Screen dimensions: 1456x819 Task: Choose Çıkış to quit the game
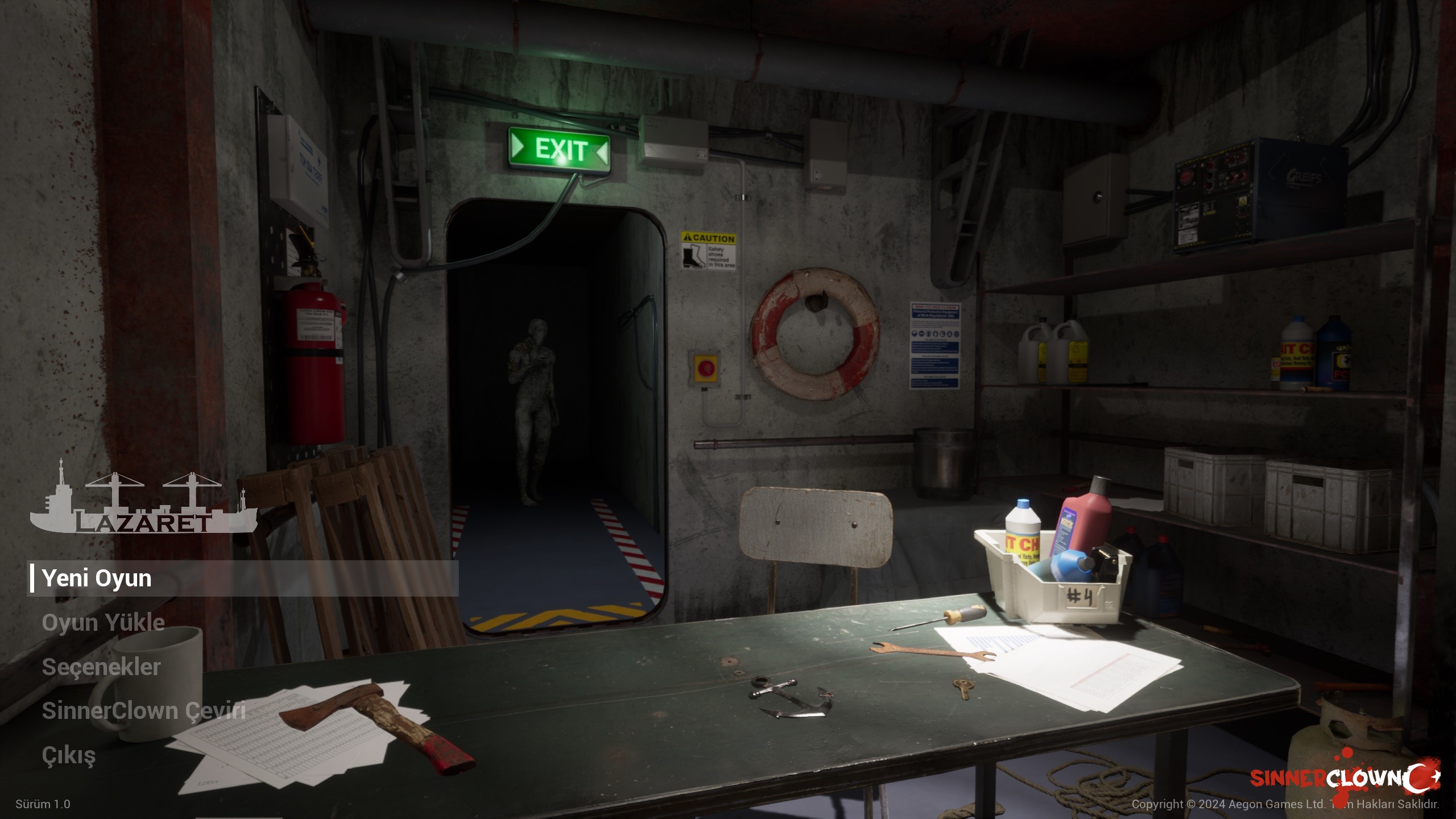(69, 755)
